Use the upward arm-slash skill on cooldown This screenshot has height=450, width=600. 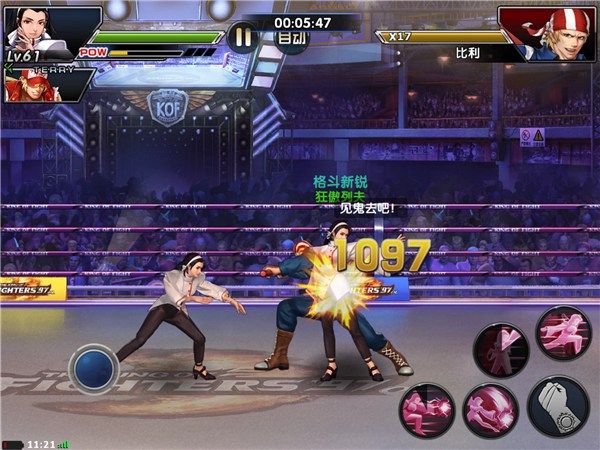coord(501,351)
